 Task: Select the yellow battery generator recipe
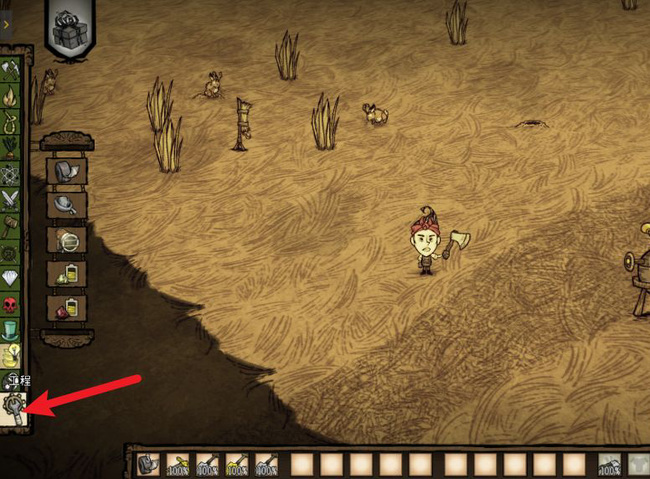(67, 273)
